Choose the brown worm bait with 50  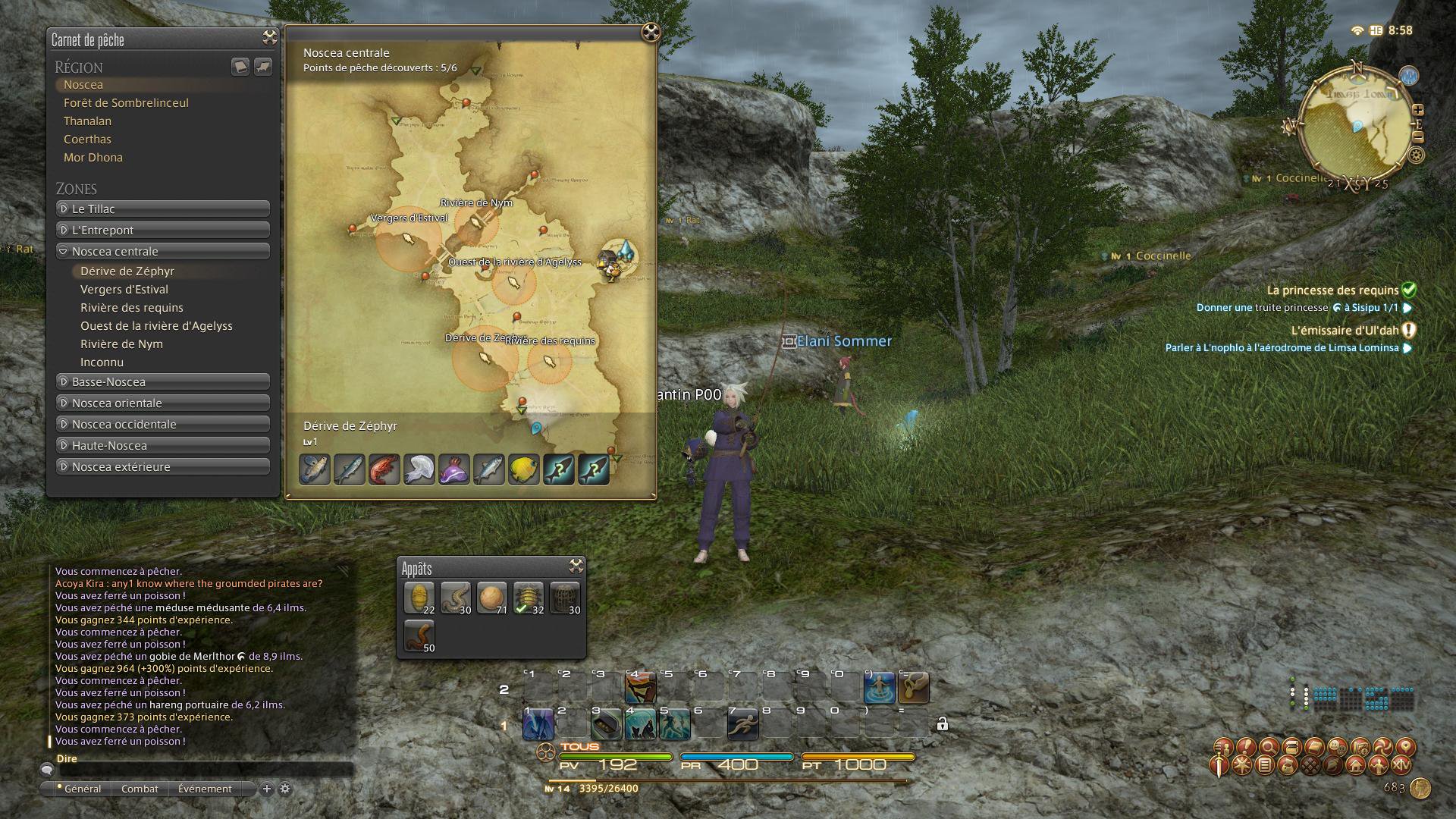click(x=419, y=635)
